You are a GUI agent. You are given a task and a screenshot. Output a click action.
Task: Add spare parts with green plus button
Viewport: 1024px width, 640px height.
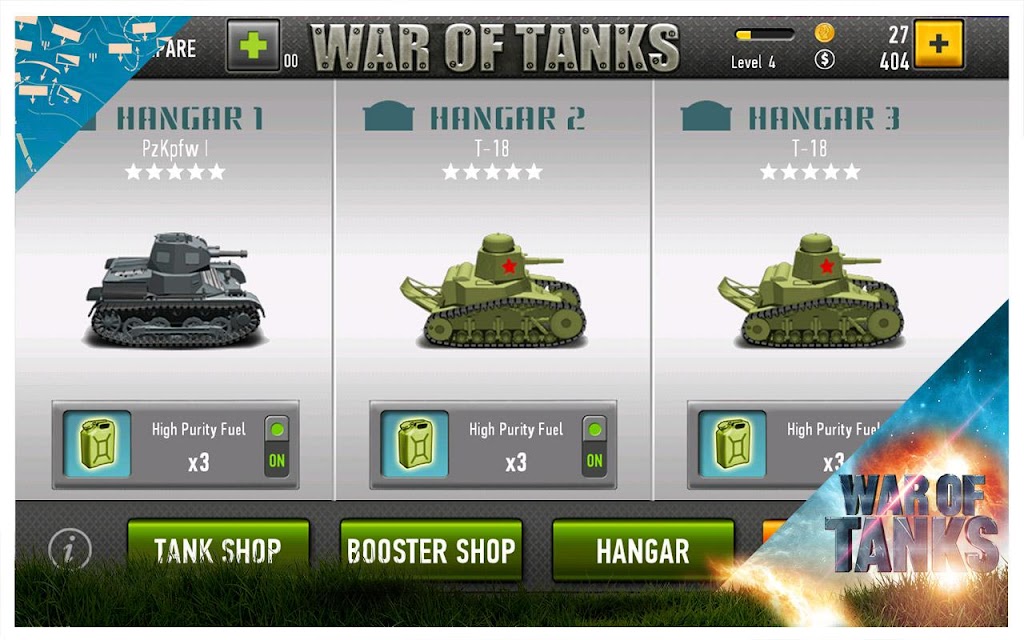253,46
